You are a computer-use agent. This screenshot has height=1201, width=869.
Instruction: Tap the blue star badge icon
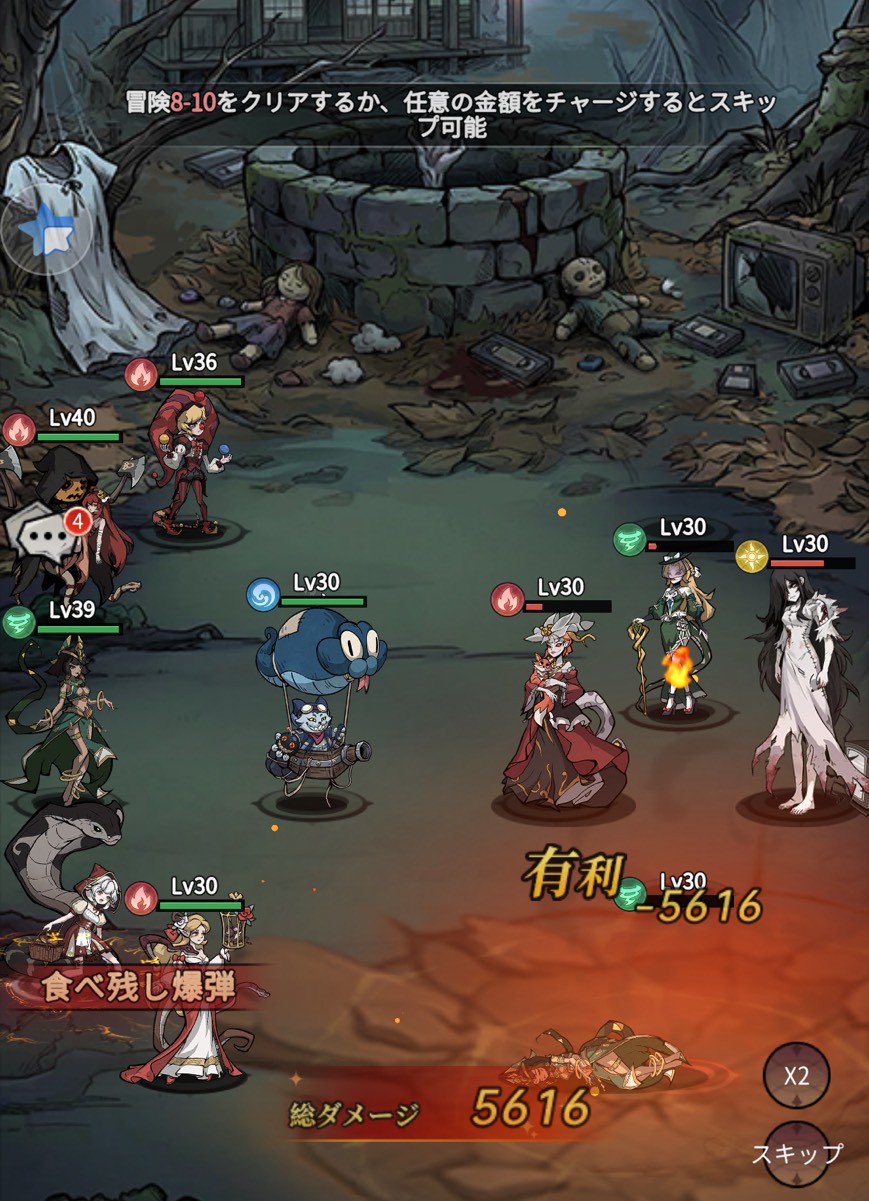point(45,234)
